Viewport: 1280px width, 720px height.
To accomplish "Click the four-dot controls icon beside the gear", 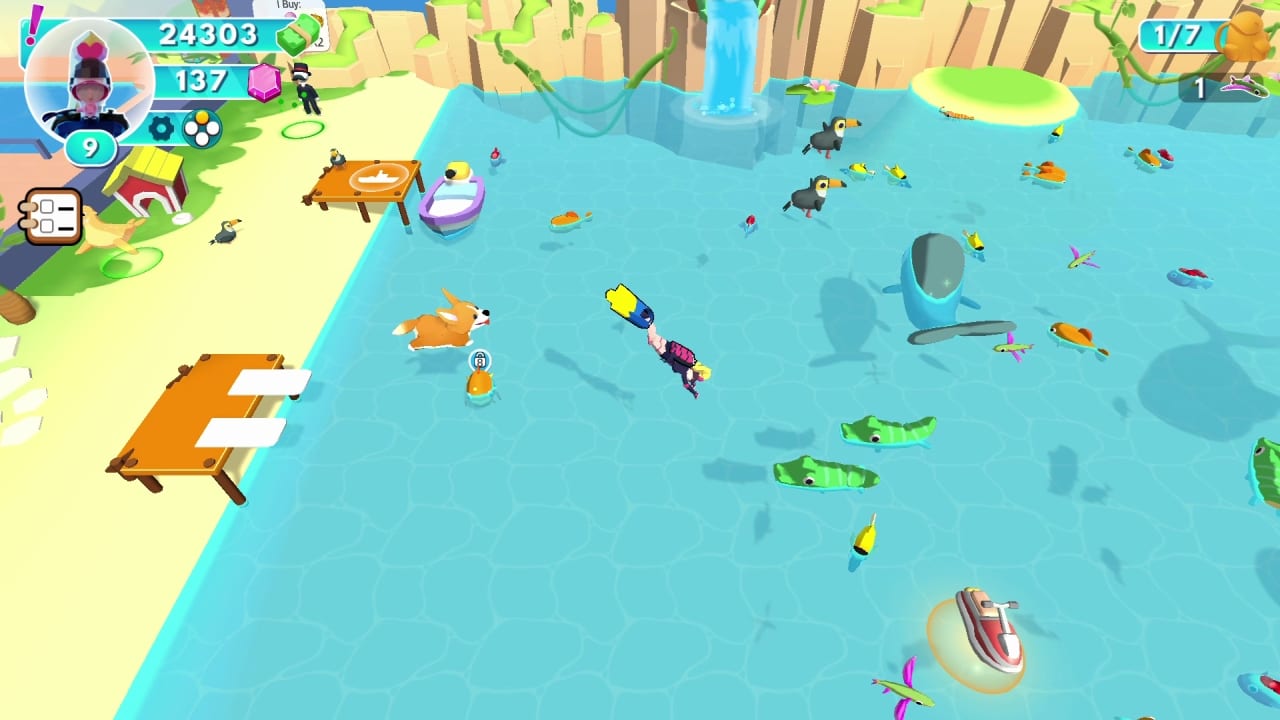I will (x=200, y=127).
